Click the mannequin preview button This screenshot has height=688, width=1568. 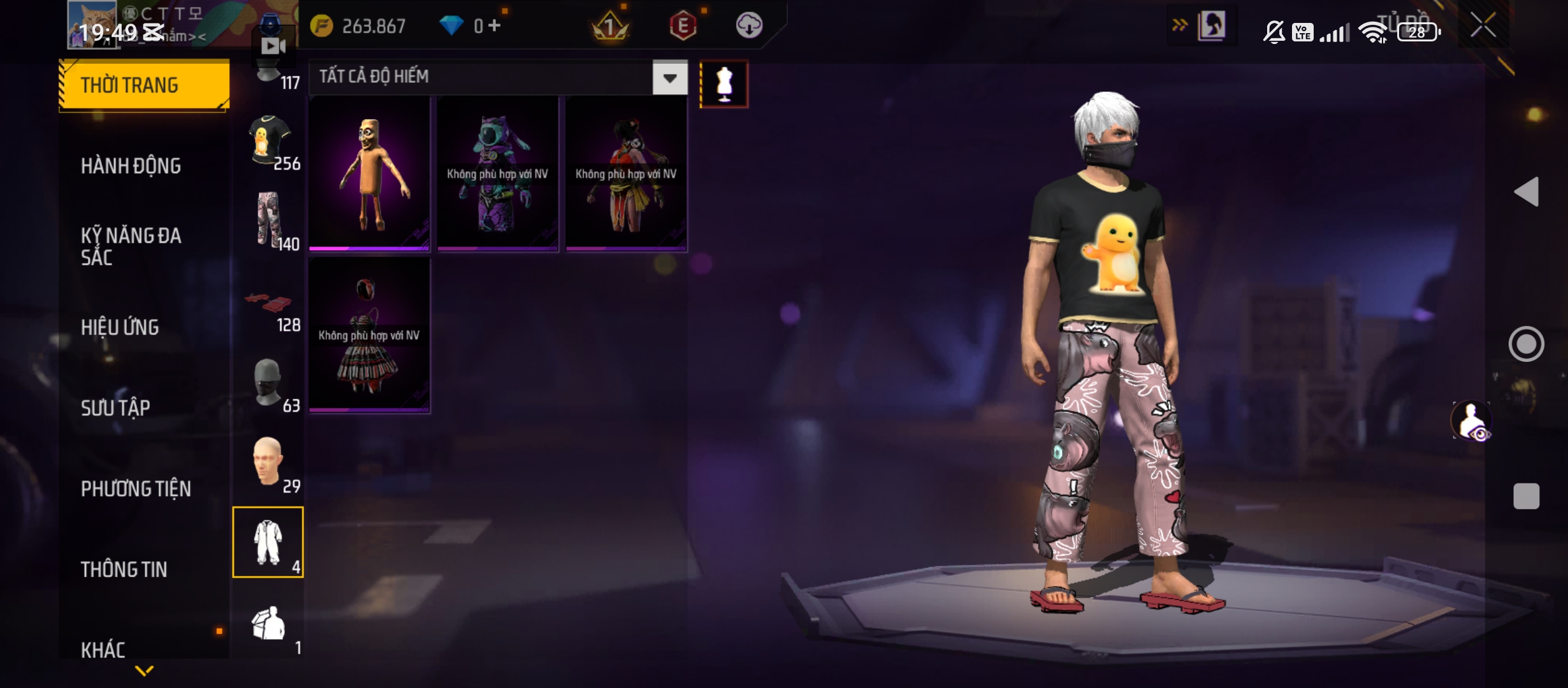point(724,84)
